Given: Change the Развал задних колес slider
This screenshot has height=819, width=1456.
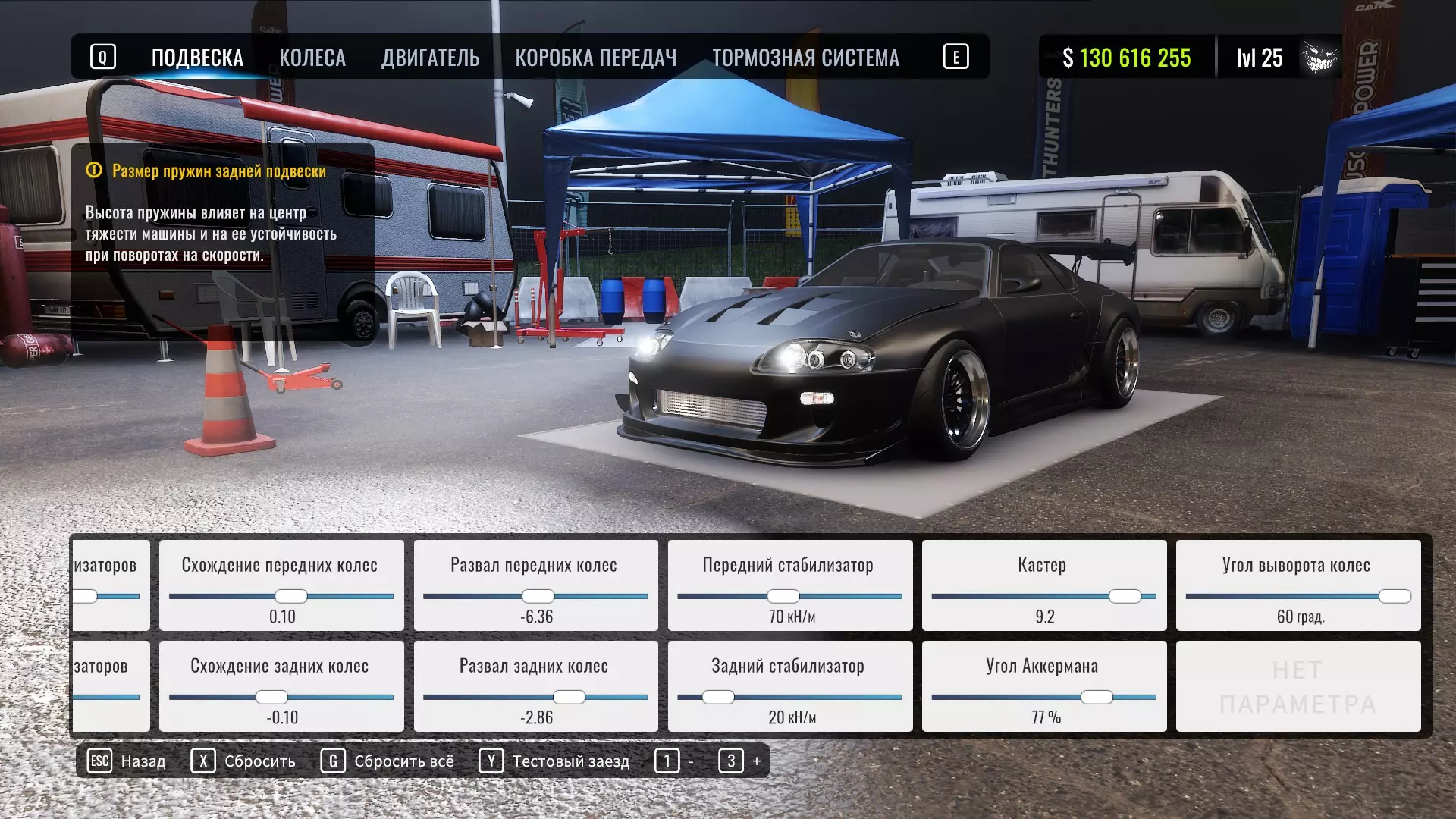Looking at the screenshot, I should click(x=569, y=697).
